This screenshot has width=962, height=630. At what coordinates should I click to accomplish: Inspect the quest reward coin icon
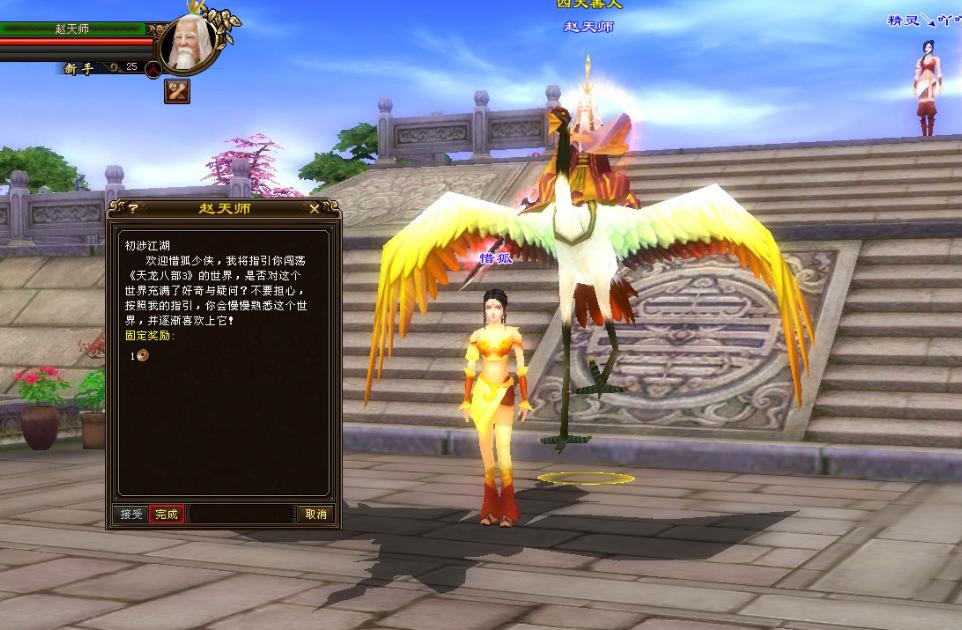(x=143, y=355)
